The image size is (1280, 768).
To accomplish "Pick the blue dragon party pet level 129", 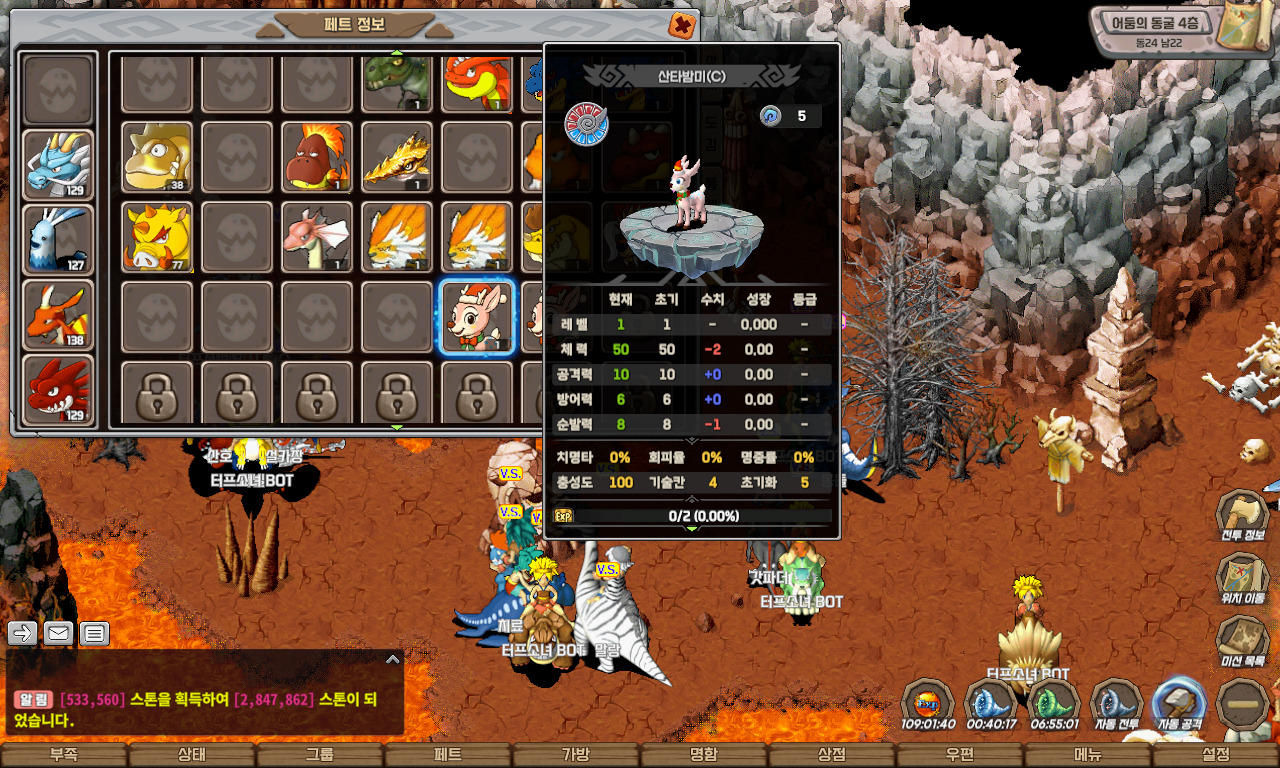I will click(x=58, y=165).
